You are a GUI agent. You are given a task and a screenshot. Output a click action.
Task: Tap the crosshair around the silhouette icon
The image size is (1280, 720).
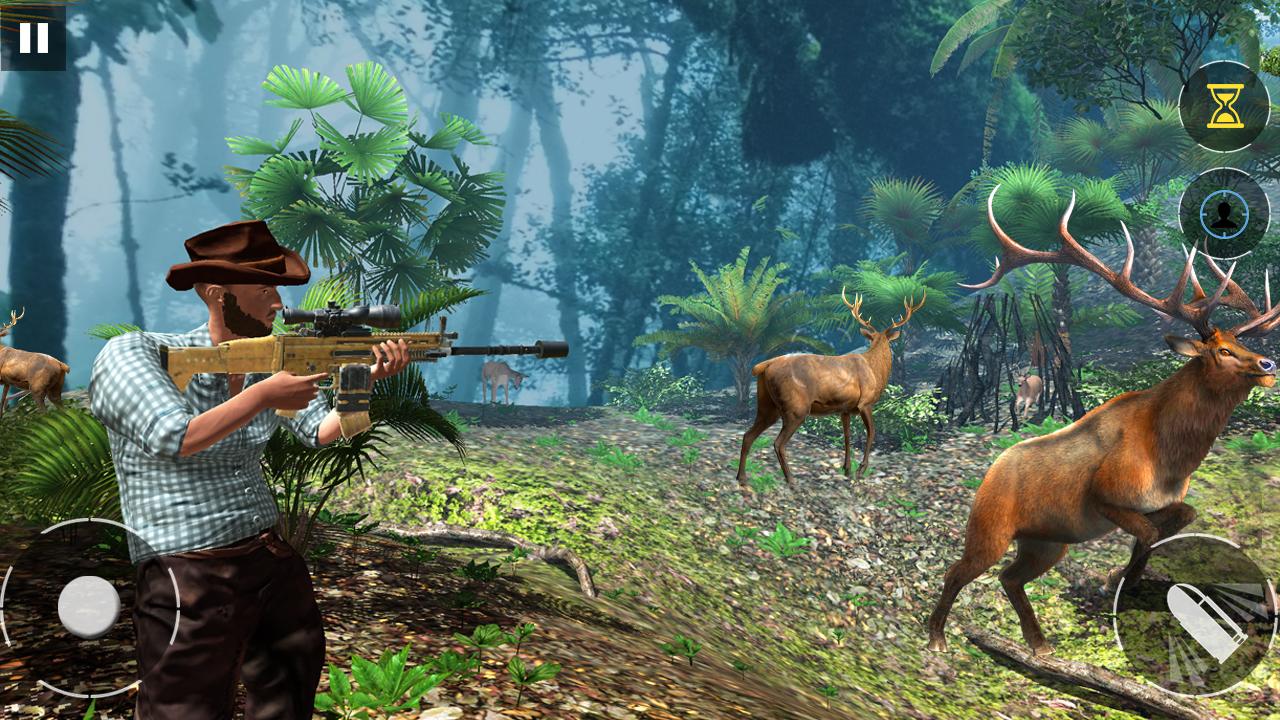point(1222,215)
